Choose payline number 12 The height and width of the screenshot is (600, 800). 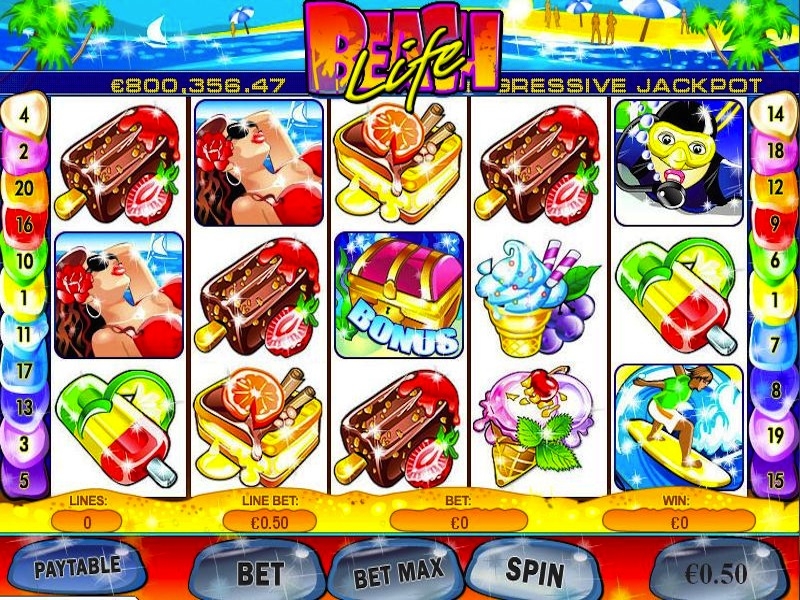tap(775, 187)
